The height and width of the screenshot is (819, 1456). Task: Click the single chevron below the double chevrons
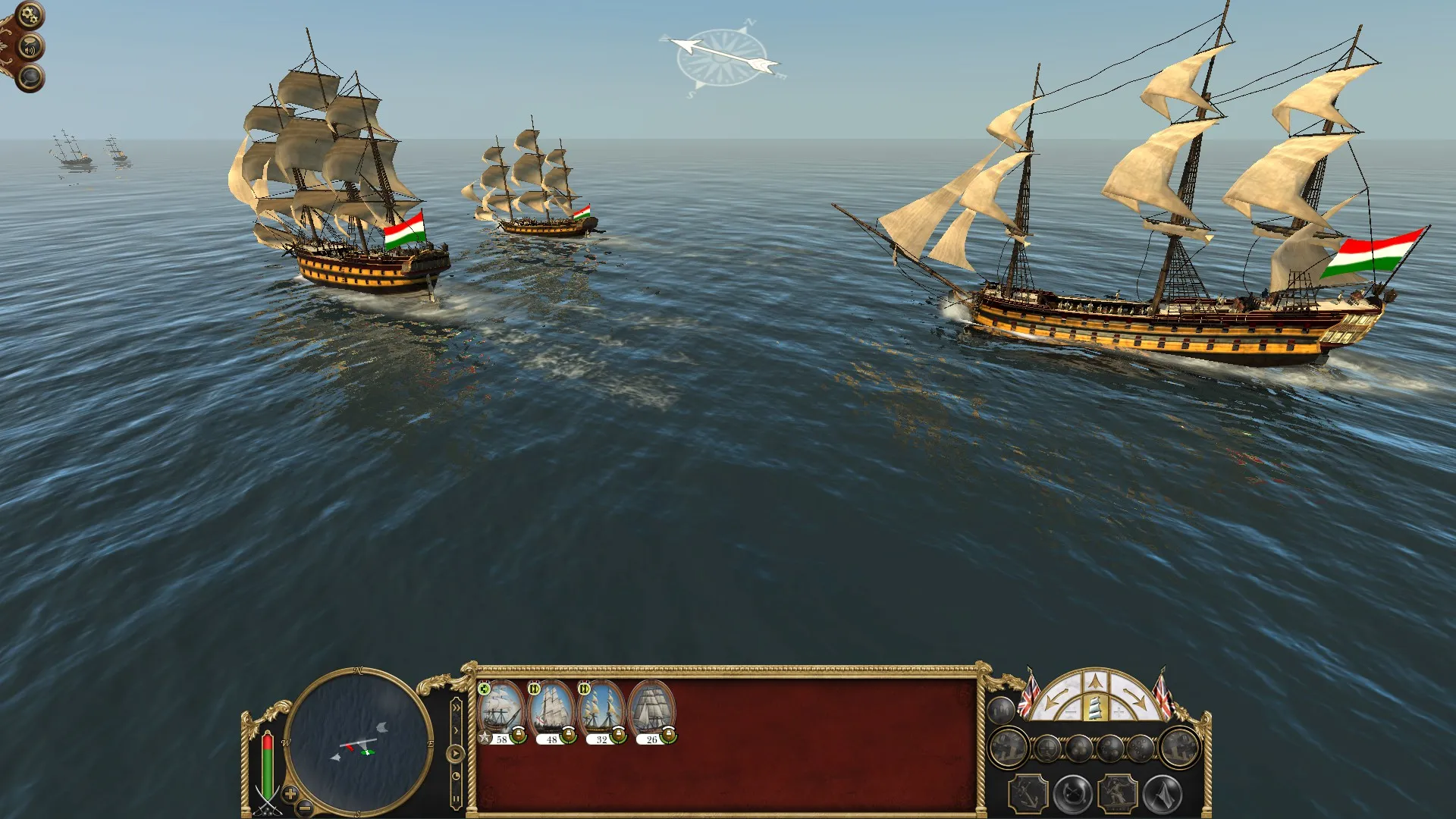tap(456, 730)
